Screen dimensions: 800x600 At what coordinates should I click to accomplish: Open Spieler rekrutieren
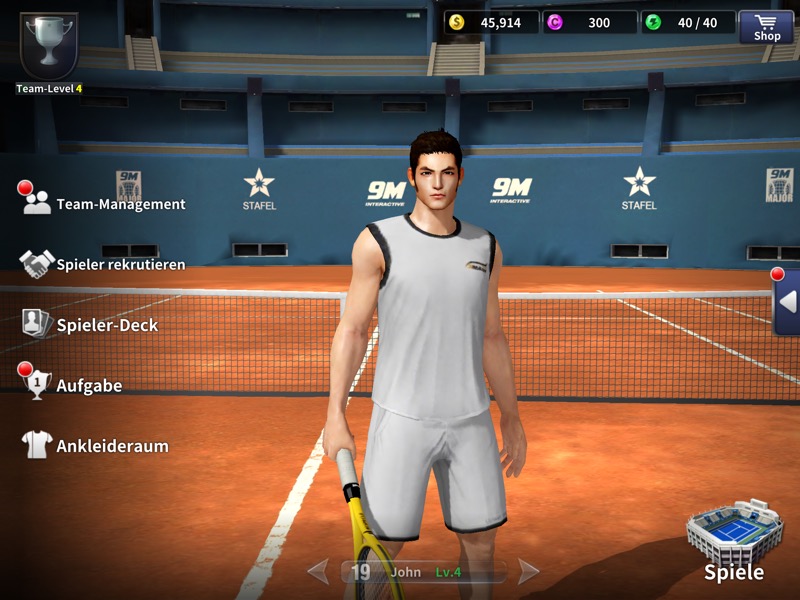(104, 264)
